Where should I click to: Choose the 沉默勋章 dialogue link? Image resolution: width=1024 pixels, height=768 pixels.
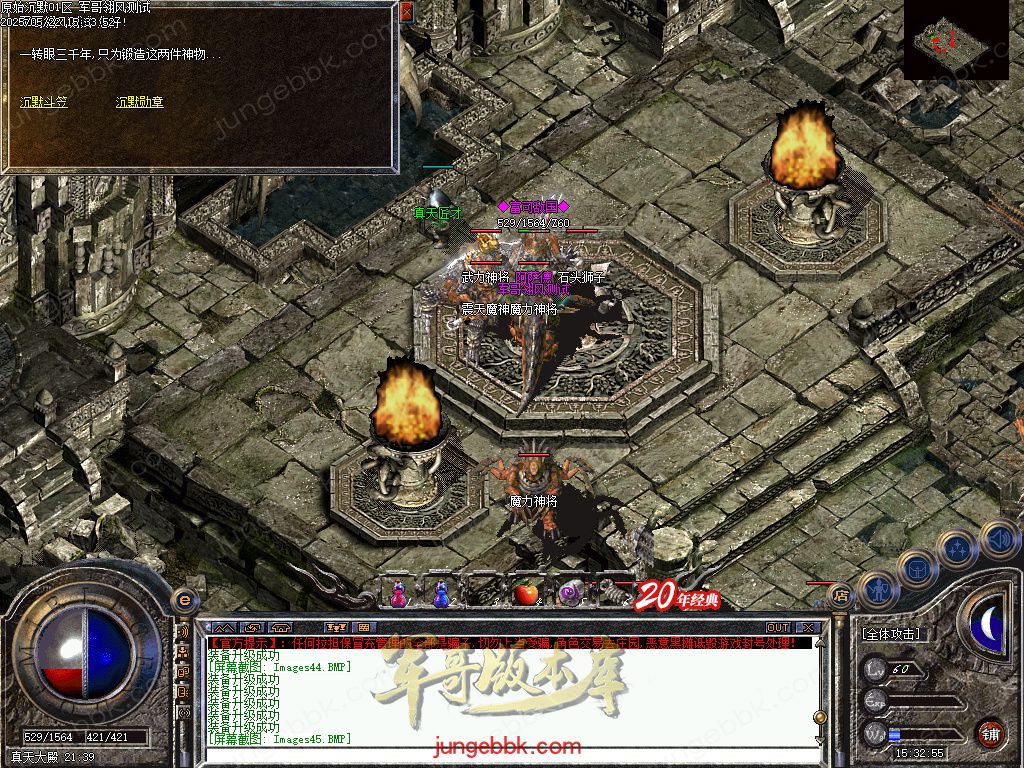click(139, 102)
